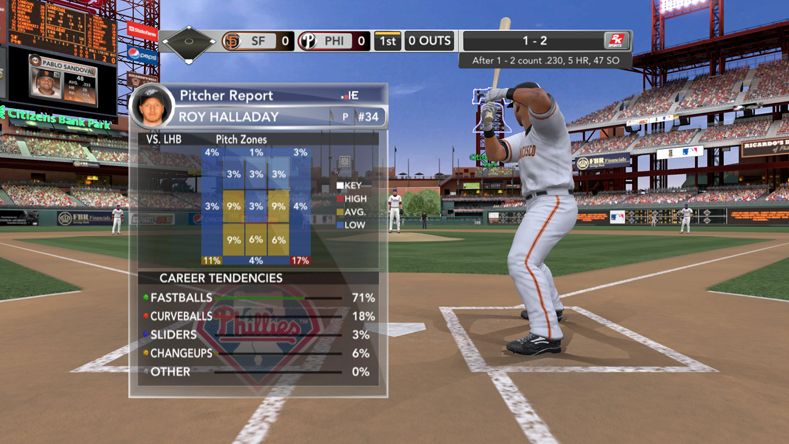Click the base runner diamond indicator
Screen dimensions: 789x444
point(189,42)
